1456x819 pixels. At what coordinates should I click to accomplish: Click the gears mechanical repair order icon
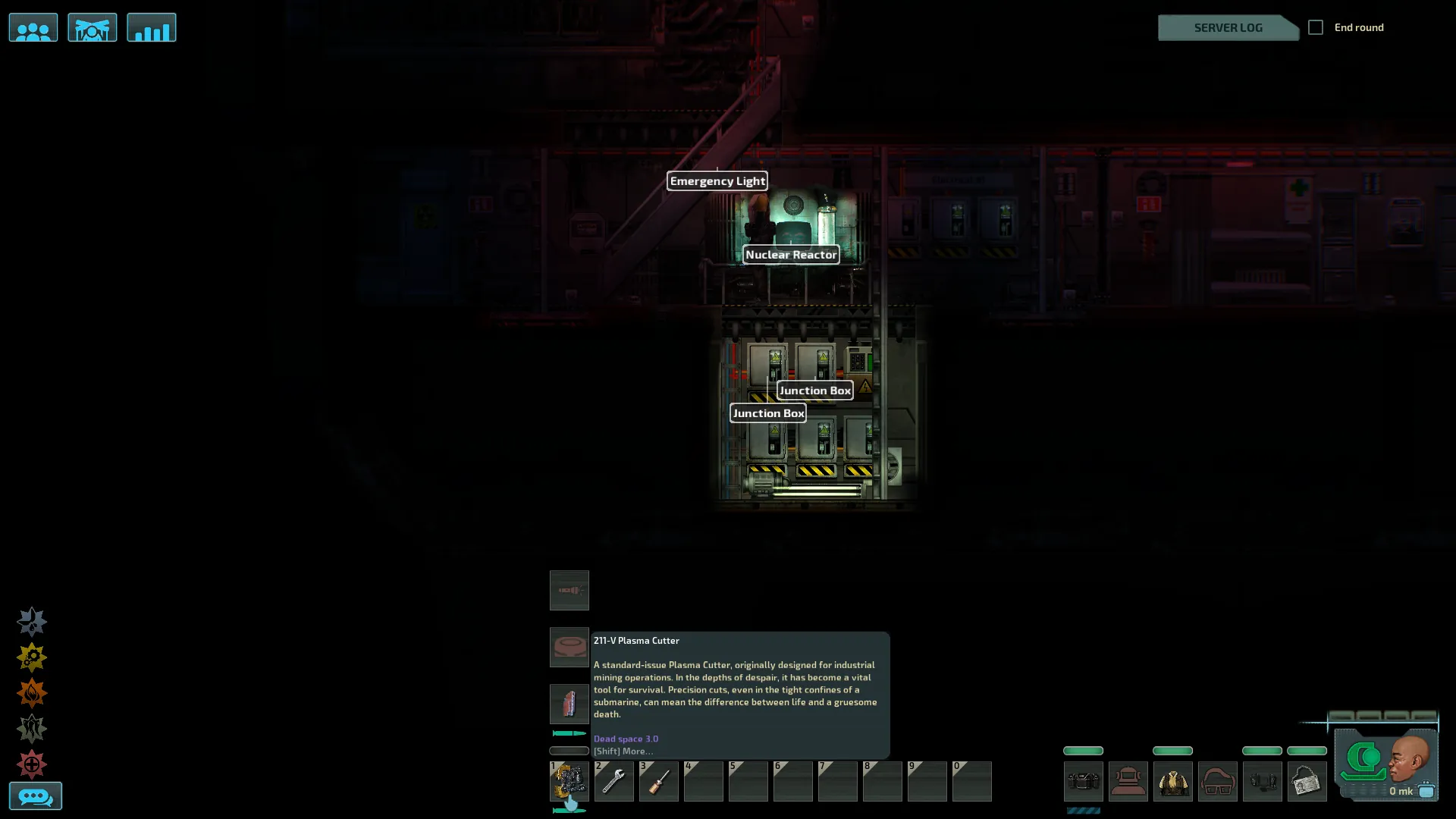tap(32, 657)
